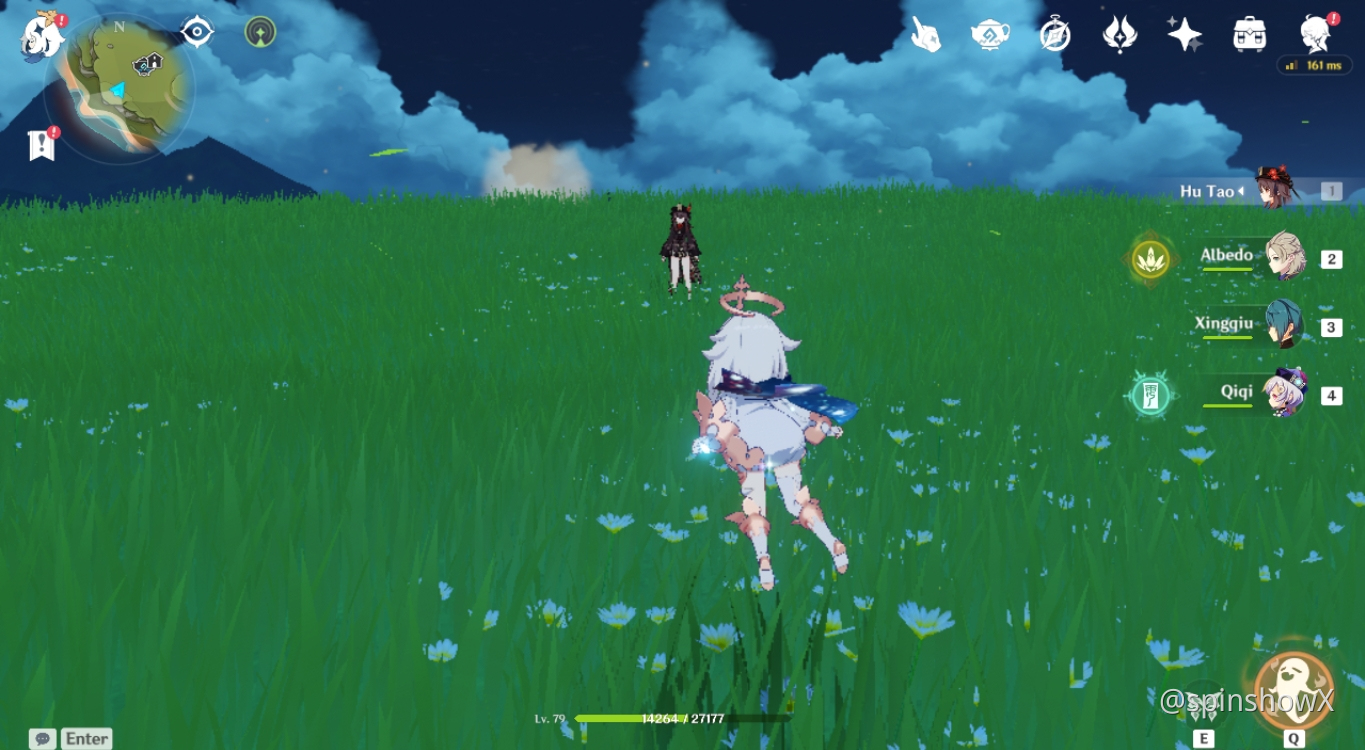Open the Serenitea Pot teapot icon

click(x=990, y=32)
